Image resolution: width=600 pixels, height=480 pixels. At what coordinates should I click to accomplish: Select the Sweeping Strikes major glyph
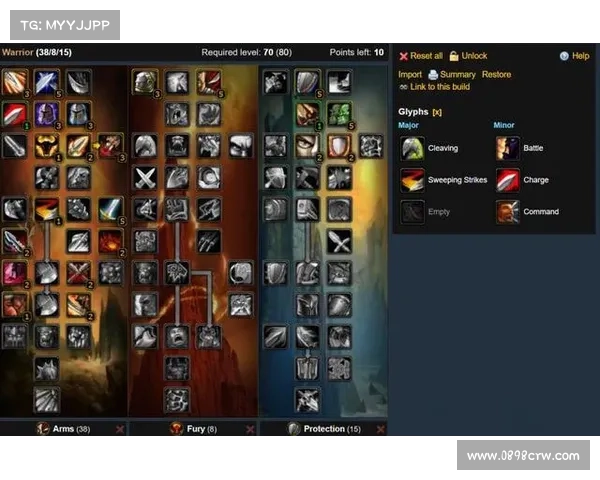click(x=457, y=180)
